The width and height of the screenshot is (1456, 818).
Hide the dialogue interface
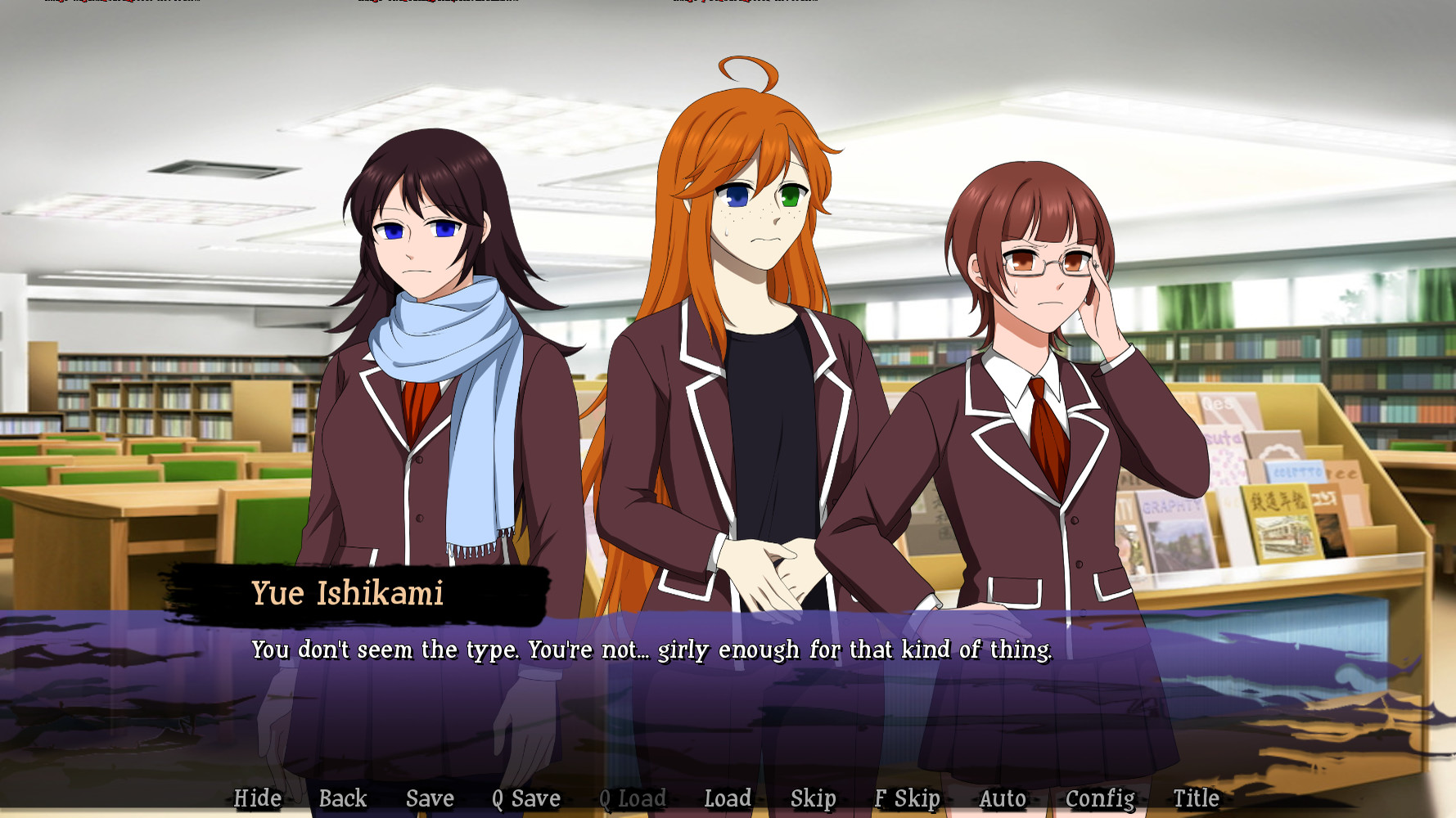(258, 798)
